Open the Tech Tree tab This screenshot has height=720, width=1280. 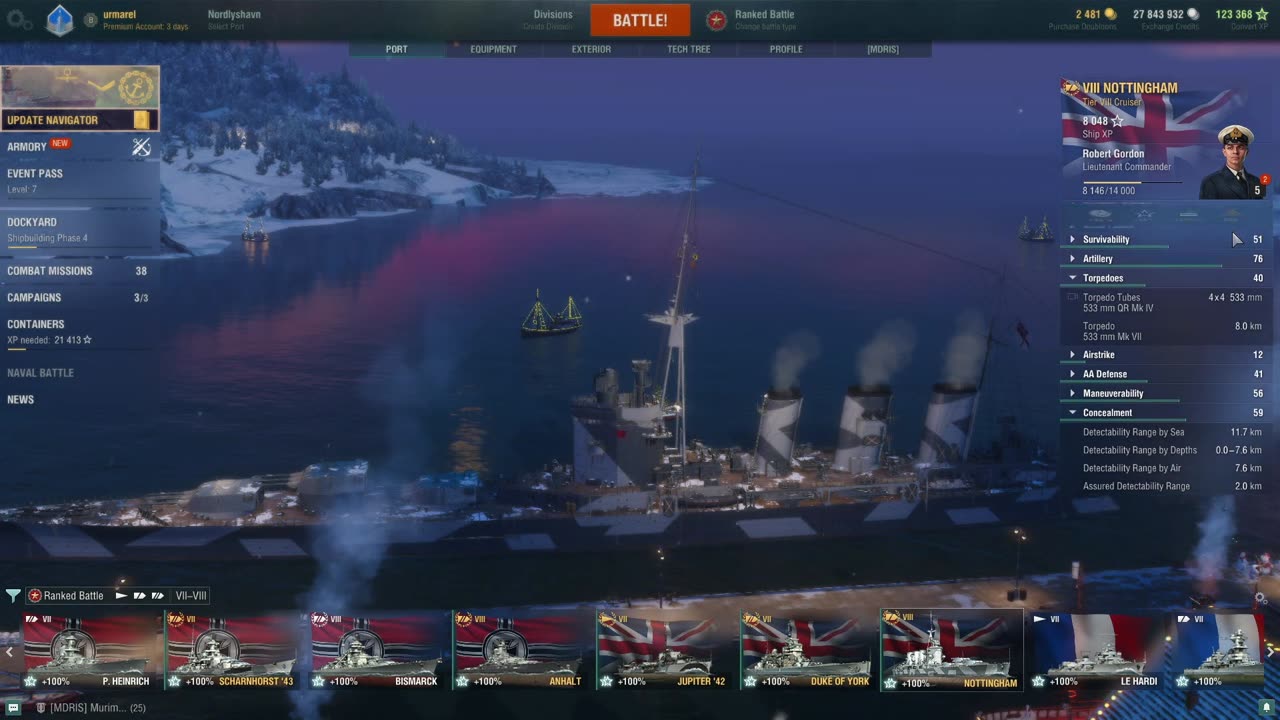689,49
